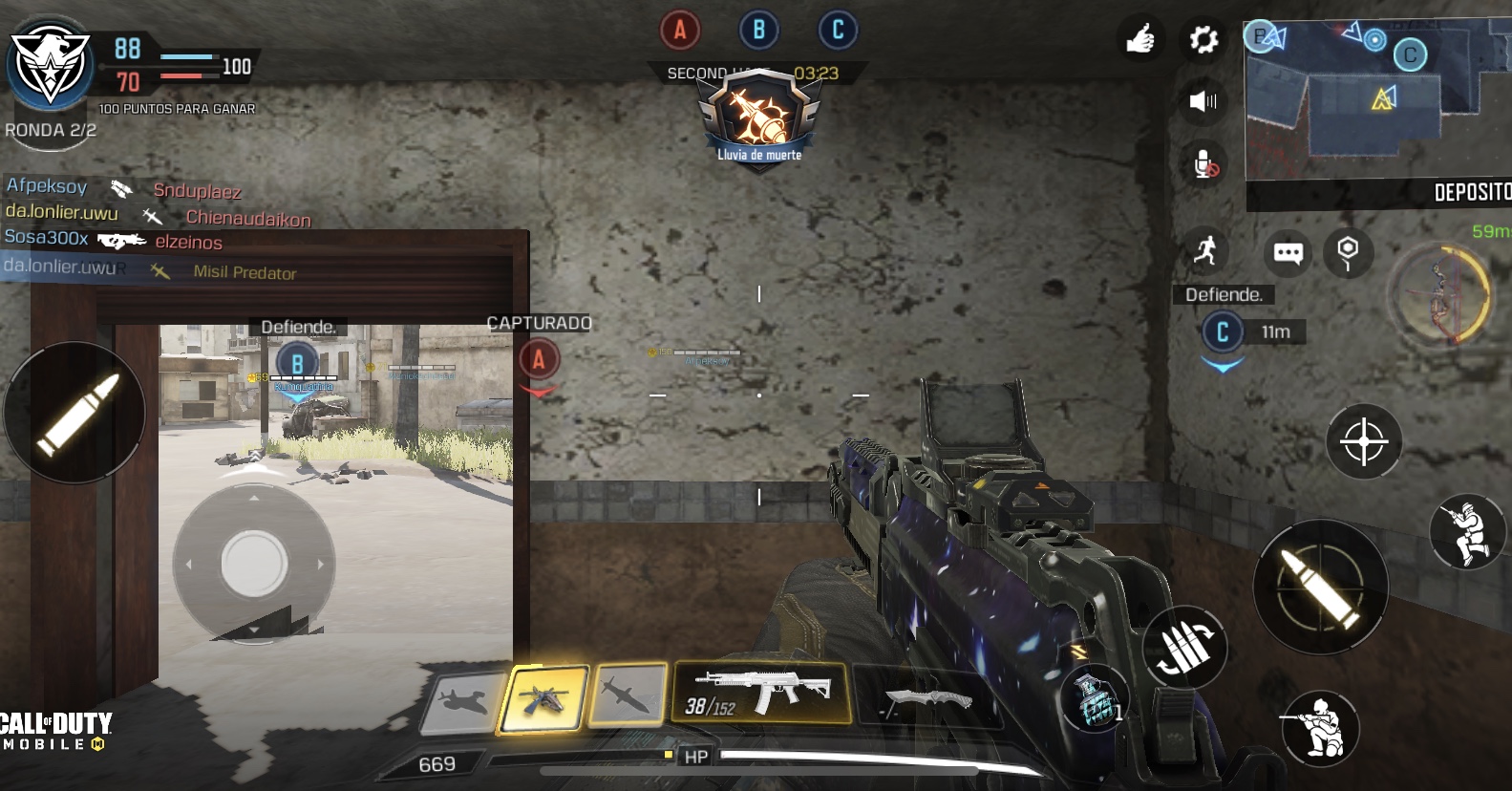This screenshot has height=791, width=1512.
Task: Tap the aim-down-sights crosshair button
Action: coord(1364,441)
